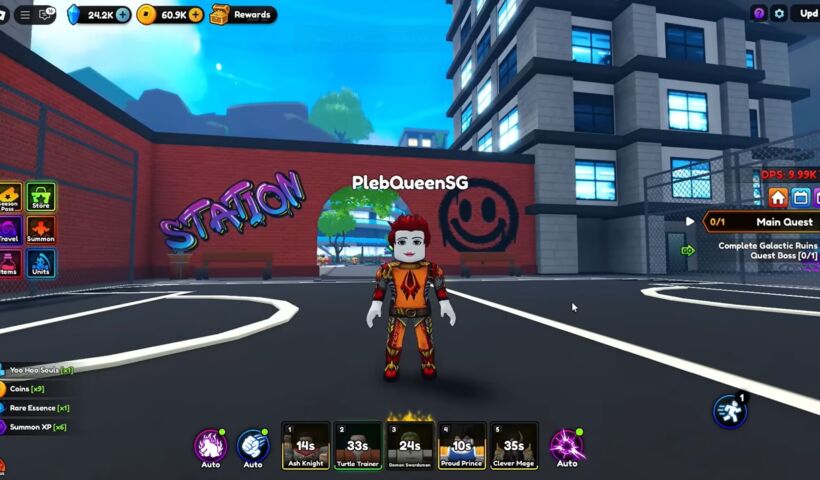The width and height of the screenshot is (820, 480).
Task: Select the Turtle Trainer unit slot
Action: coord(357,445)
